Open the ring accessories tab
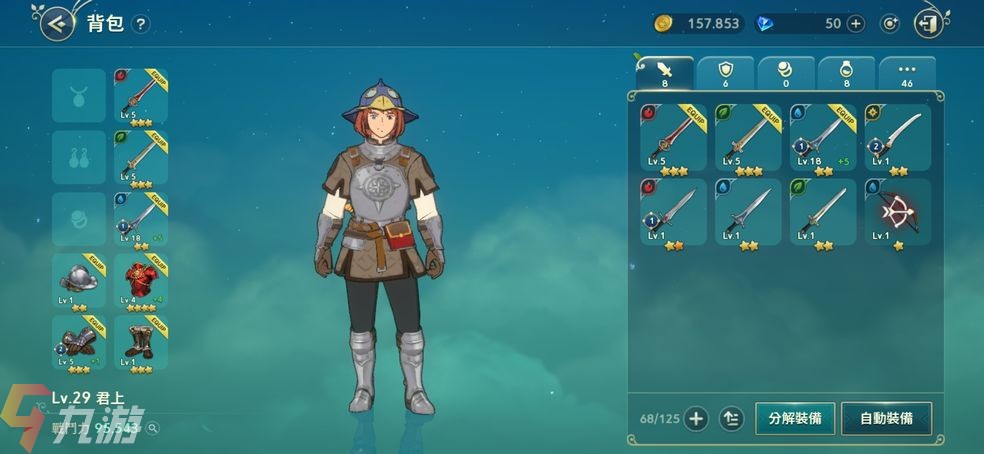The height and width of the screenshot is (454, 984). pos(847,73)
